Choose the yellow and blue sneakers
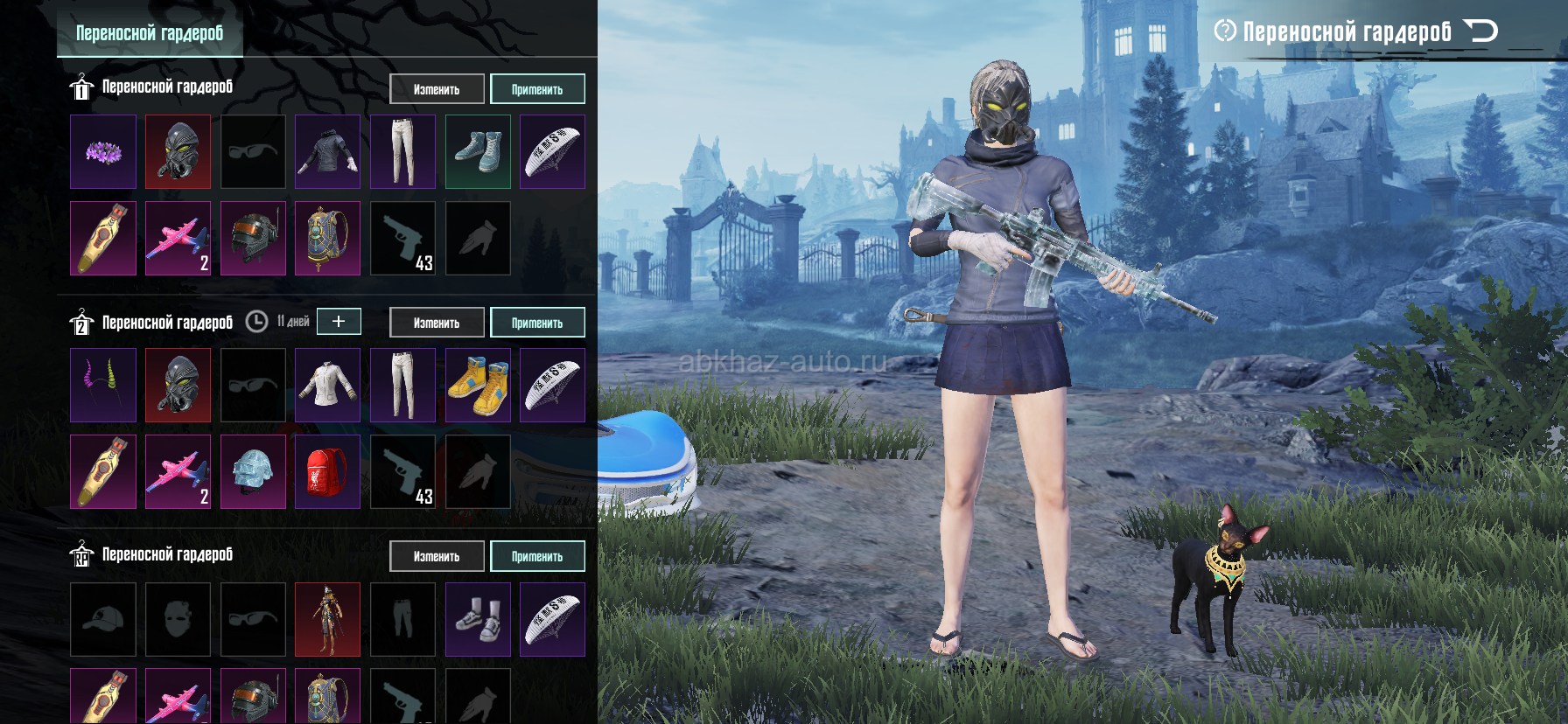Viewport: 1568px width, 724px height. (x=478, y=386)
